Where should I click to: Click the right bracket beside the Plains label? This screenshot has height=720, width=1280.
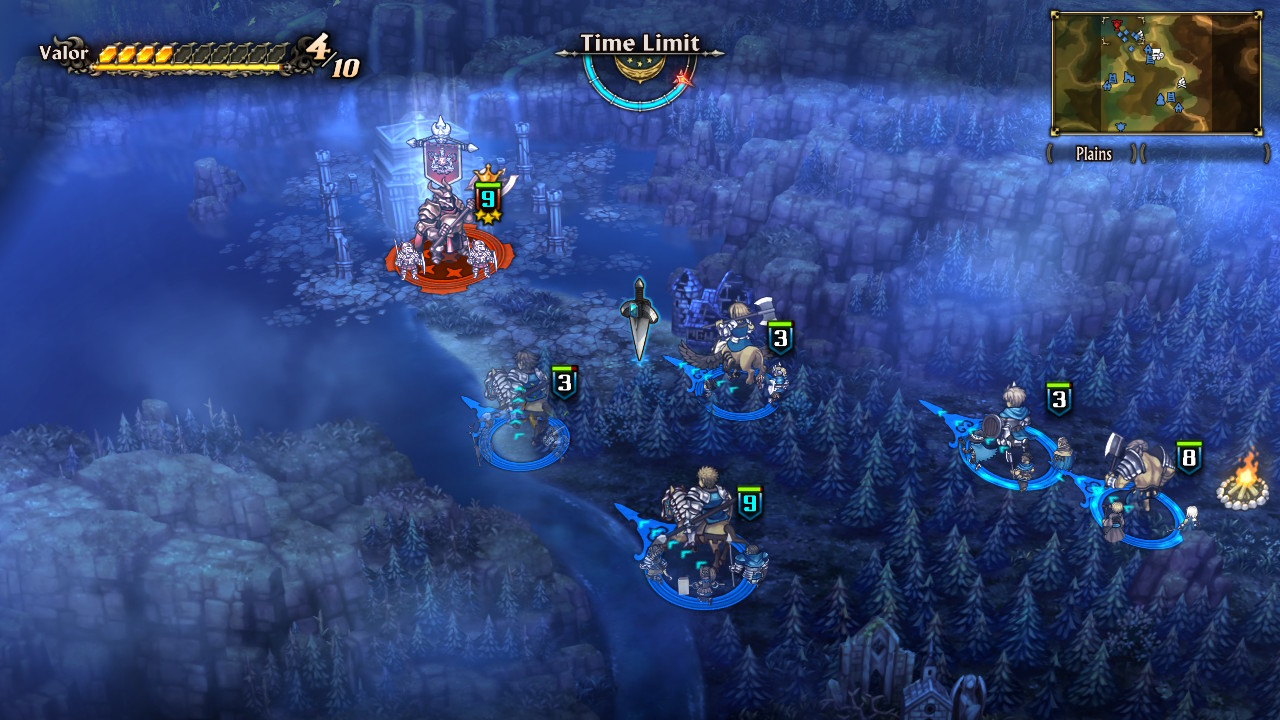(x=1131, y=151)
